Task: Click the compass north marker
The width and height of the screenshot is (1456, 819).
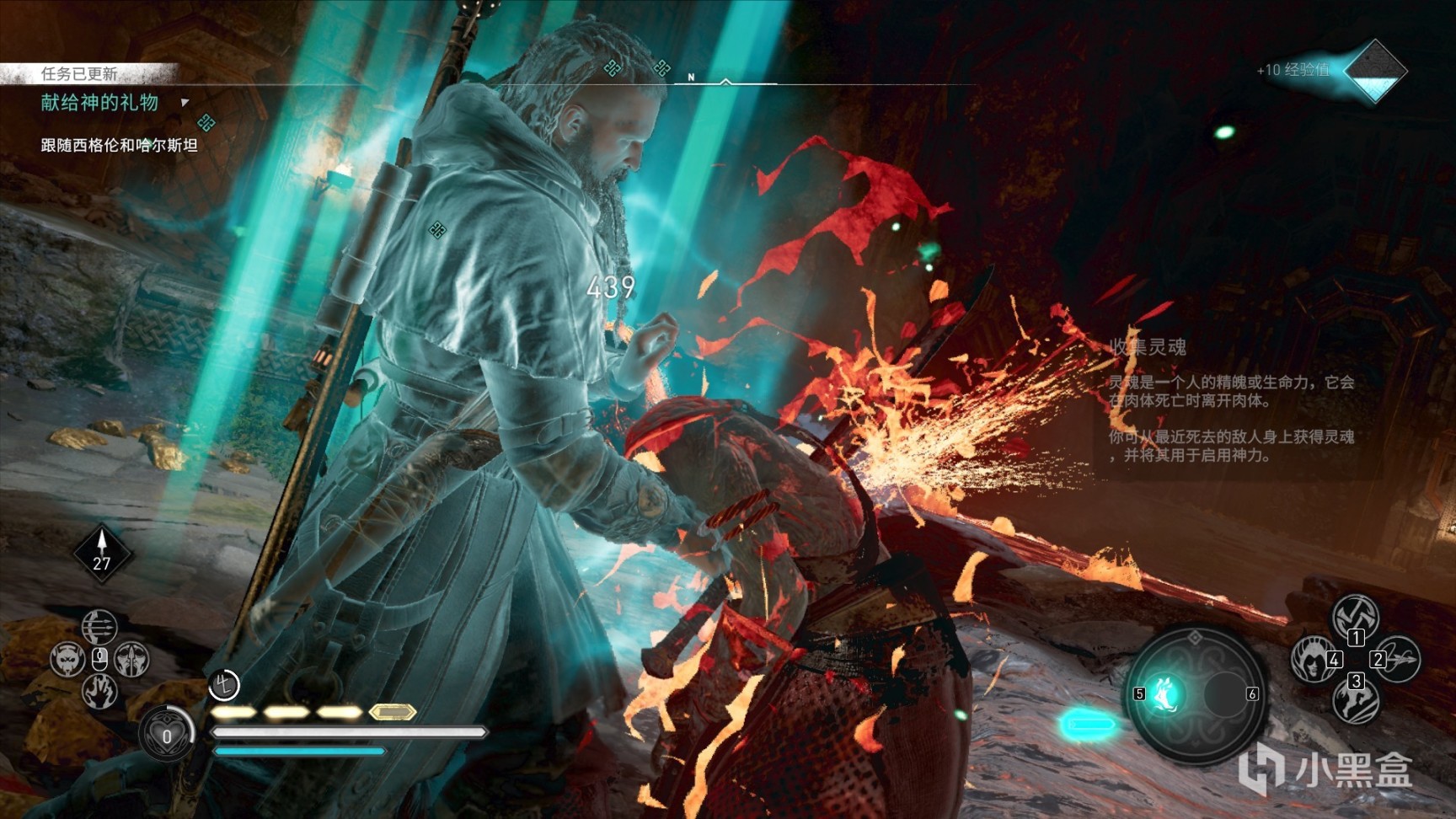Action: [692, 78]
